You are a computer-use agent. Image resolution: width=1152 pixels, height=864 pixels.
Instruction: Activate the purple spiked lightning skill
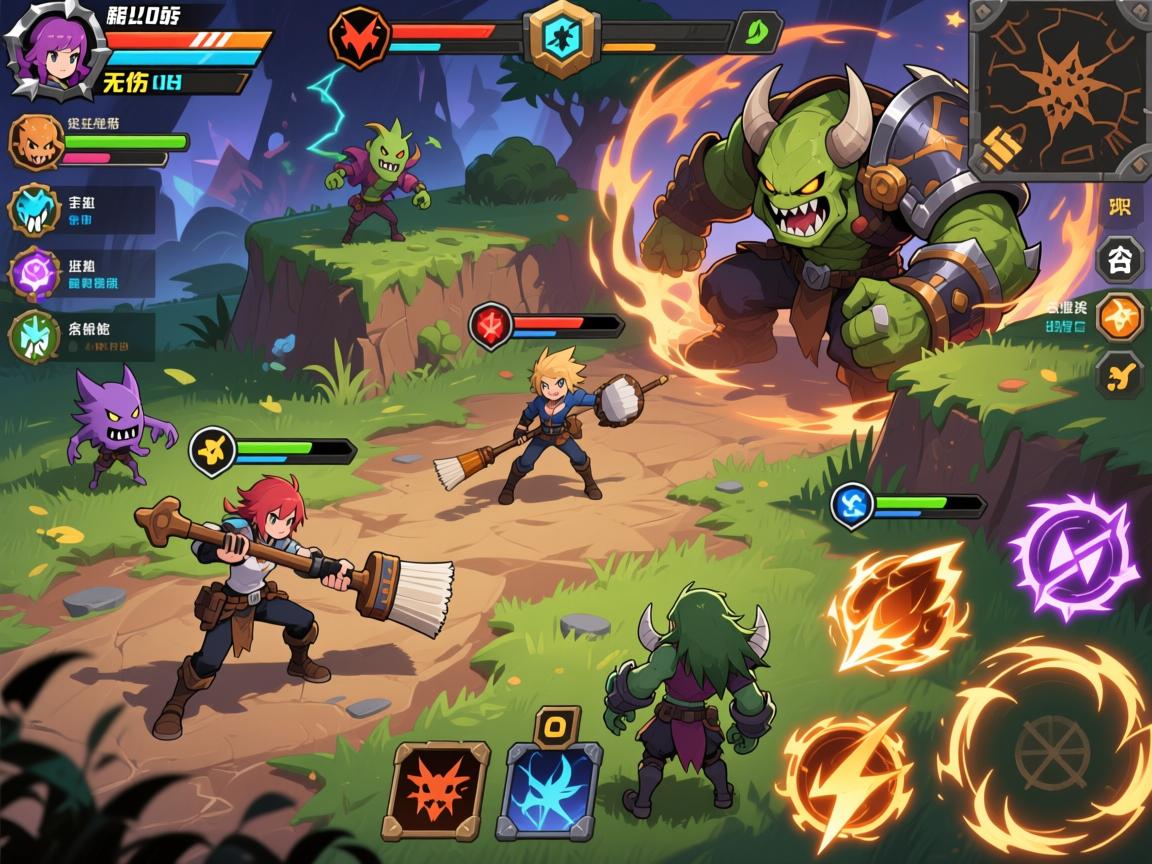pyautogui.click(x=1073, y=558)
